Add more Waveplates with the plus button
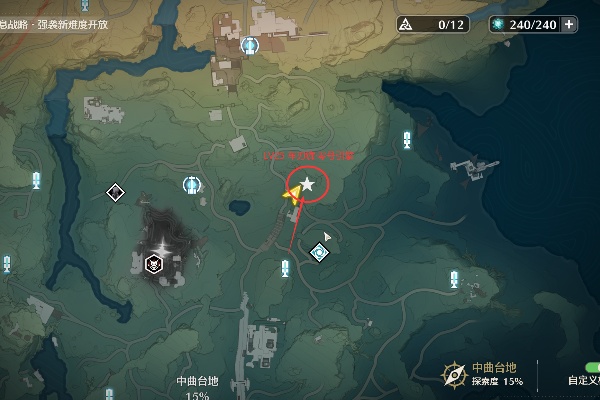The width and height of the screenshot is (600, 400). coord(569,24)
